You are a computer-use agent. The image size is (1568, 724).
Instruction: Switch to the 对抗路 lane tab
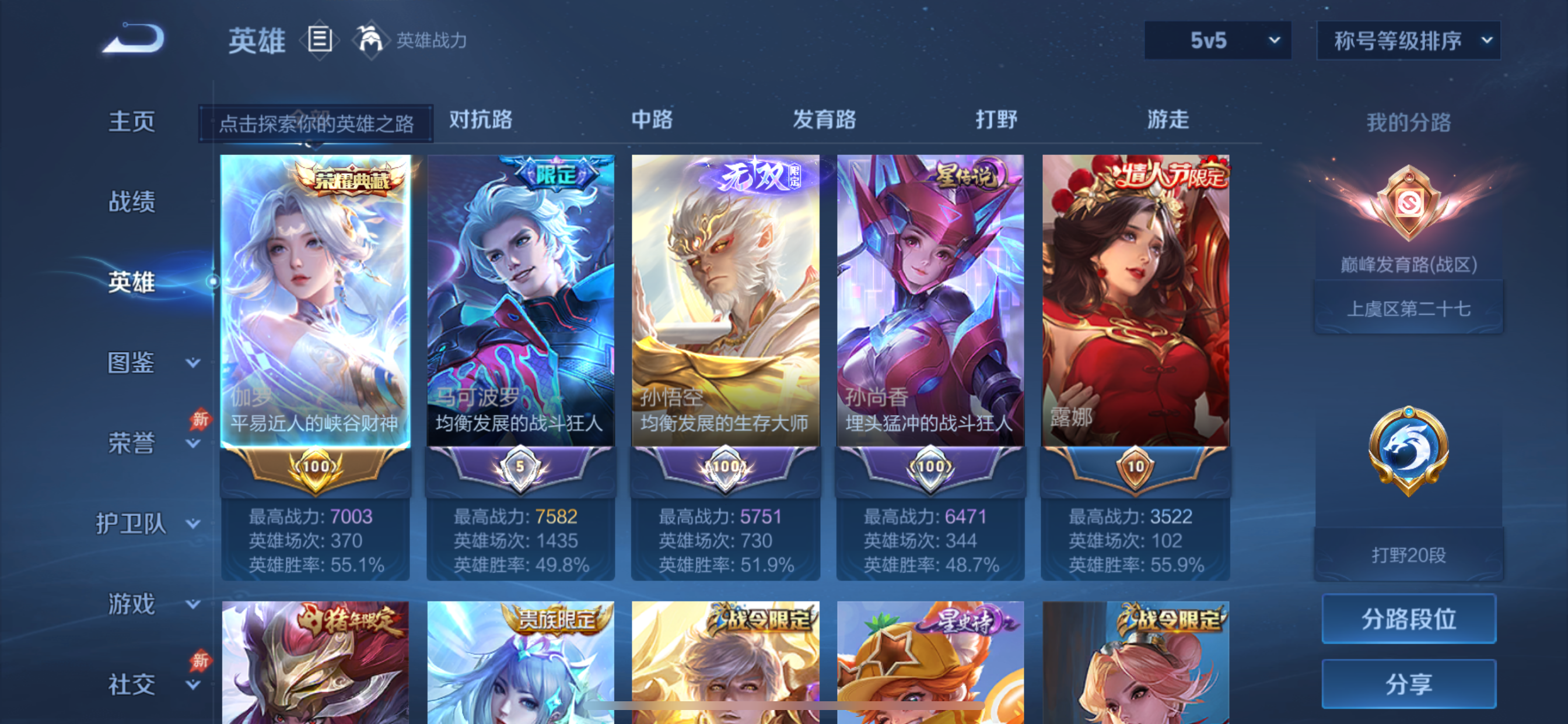(480, 120)
